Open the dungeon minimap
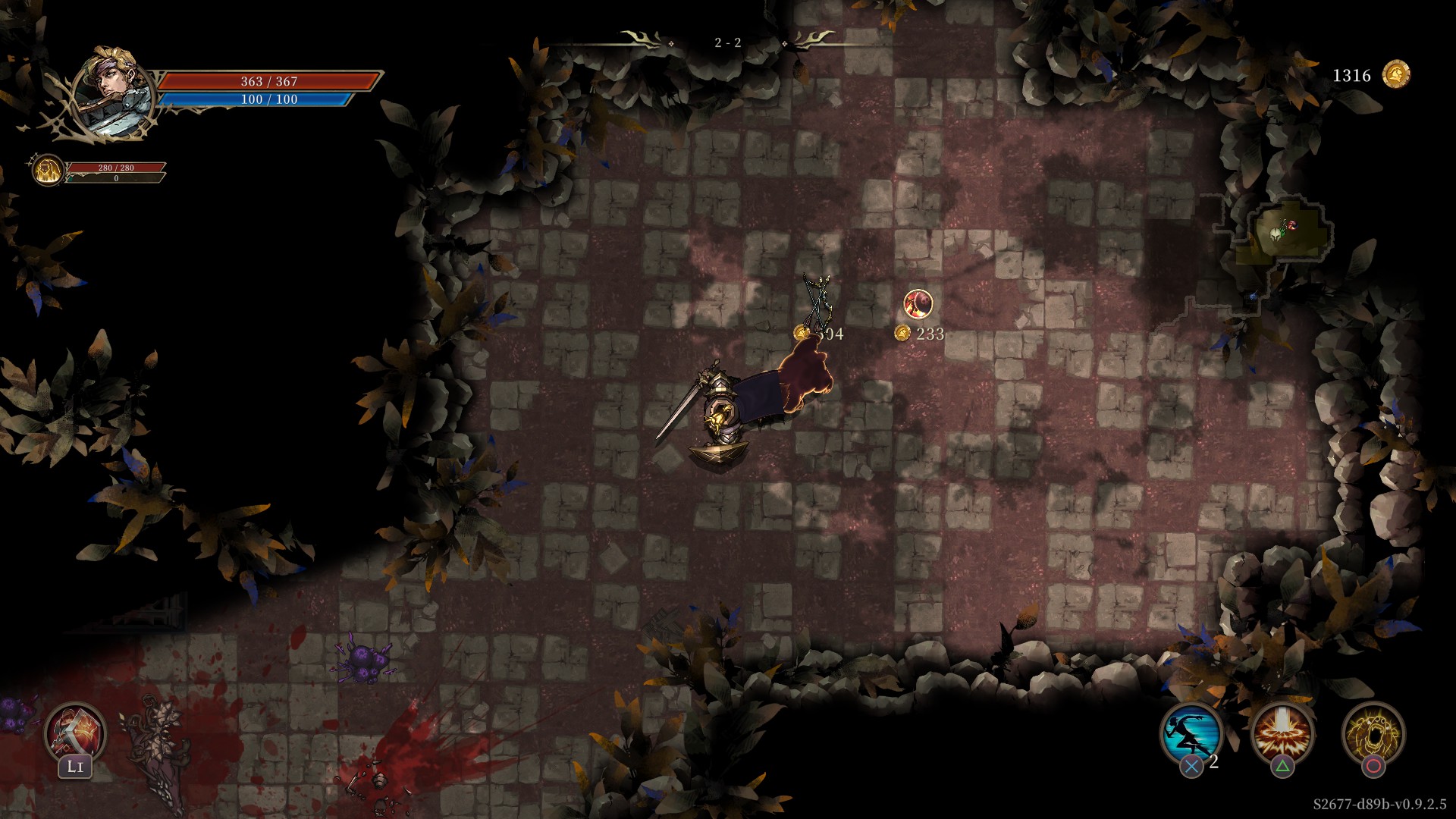 tap(1282, 235)
